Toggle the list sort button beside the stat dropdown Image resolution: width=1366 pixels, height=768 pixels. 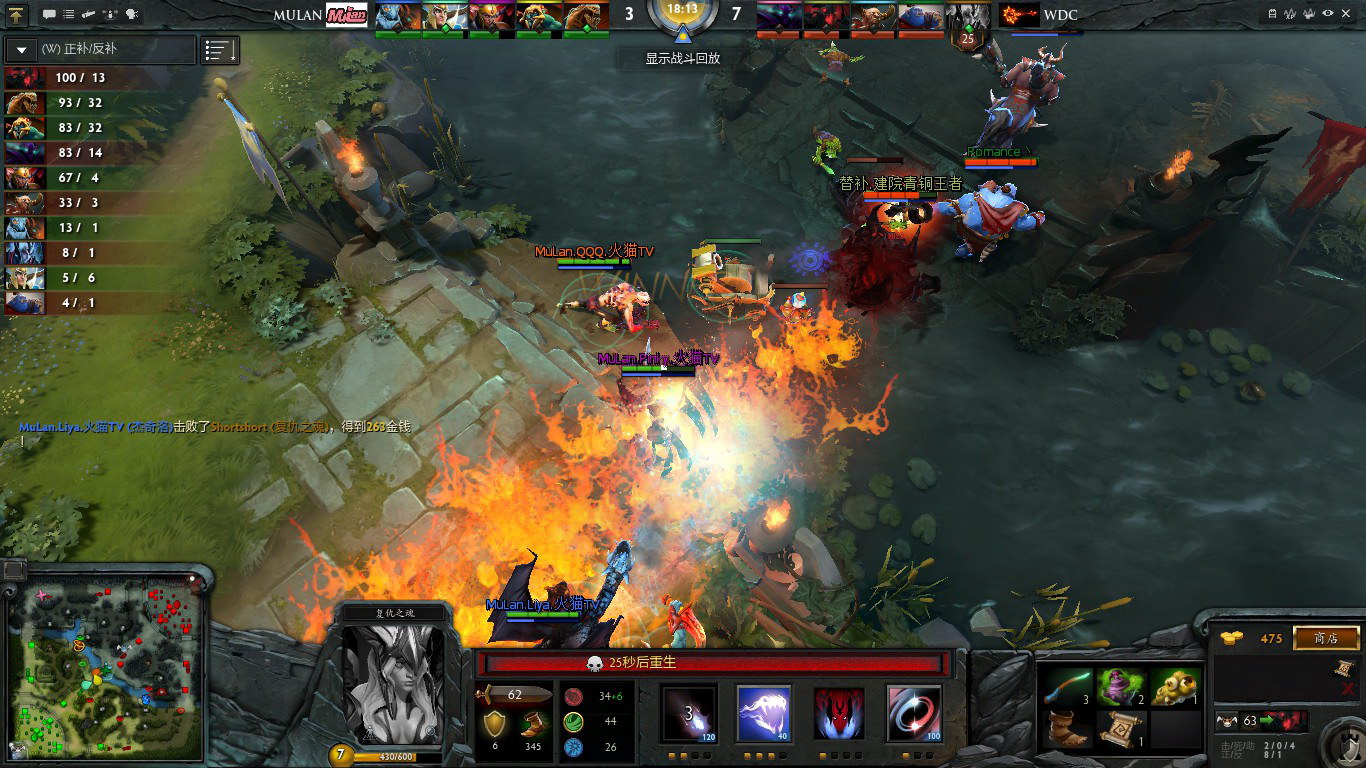click(x=220, y=50)
